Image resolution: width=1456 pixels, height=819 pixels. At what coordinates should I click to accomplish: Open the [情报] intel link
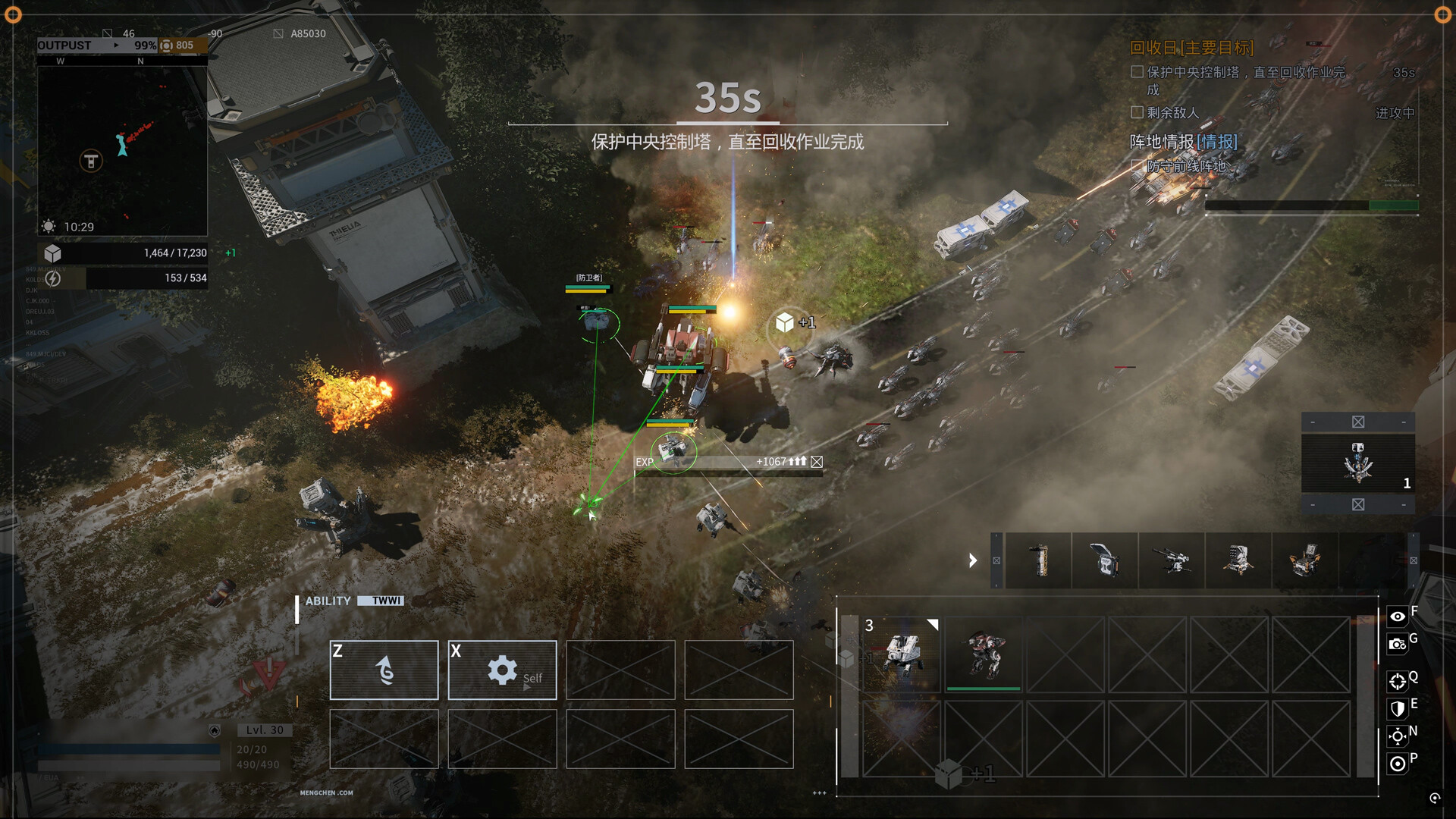pyautogui.click(x=1217, y=142)
